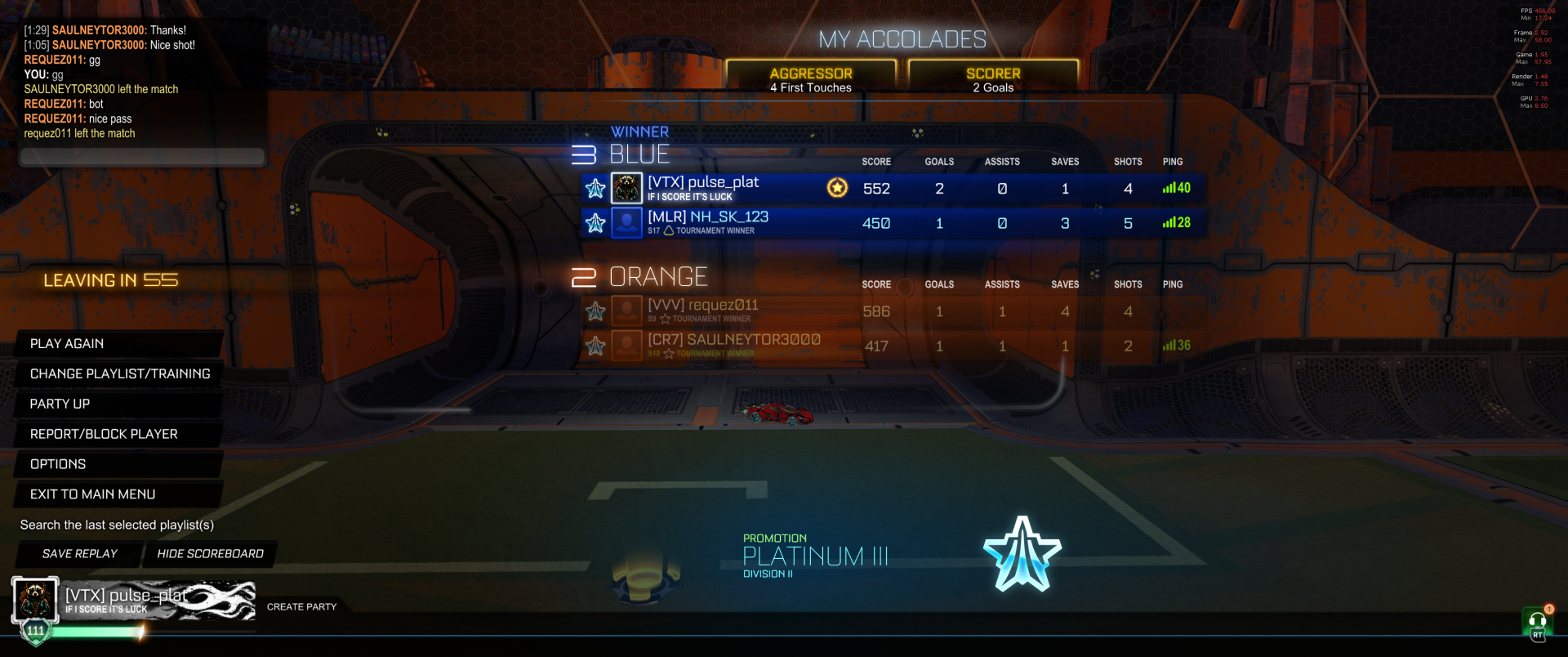Screen dimensions: 1568x657
Task: Click the chat input field below the messages
Action: [x=141, y=157]
